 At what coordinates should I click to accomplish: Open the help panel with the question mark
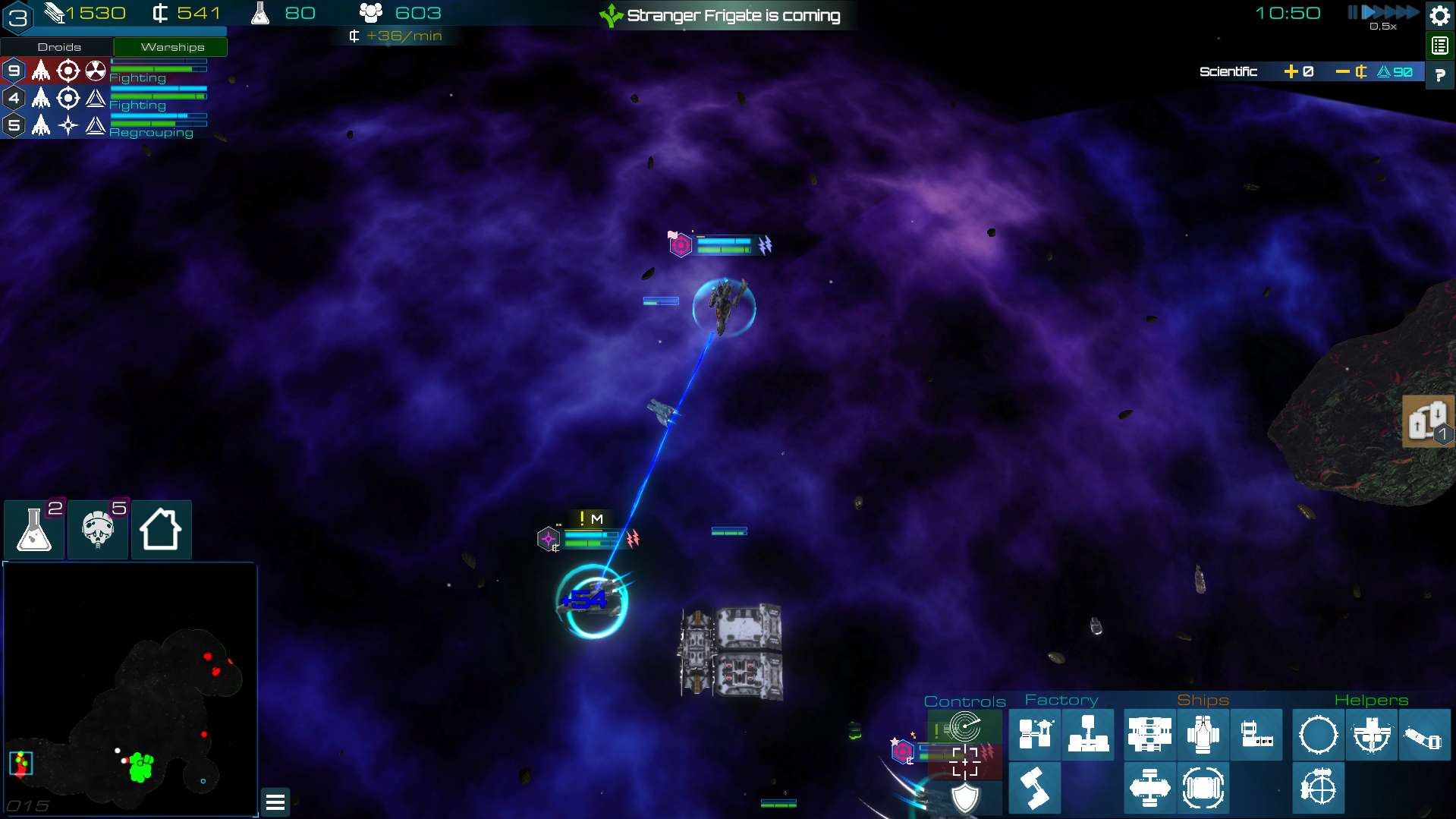point(1439,75)
